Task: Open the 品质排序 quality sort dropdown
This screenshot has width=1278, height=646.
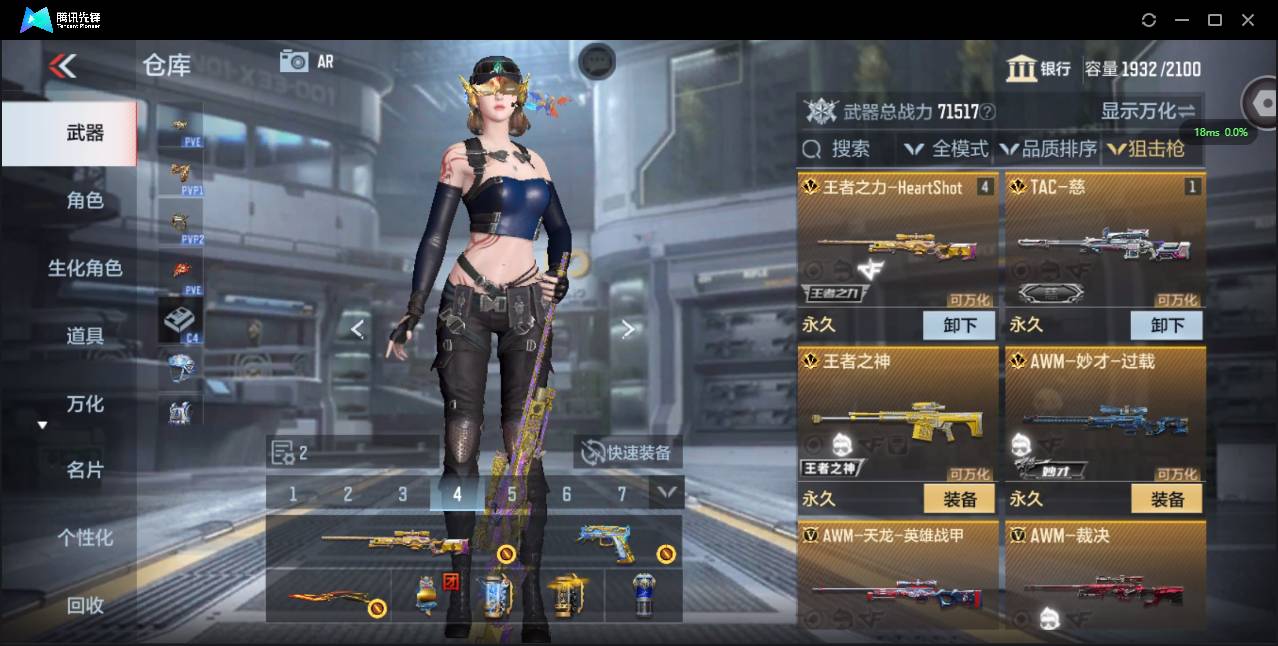Action: (x=1048, y=149)
